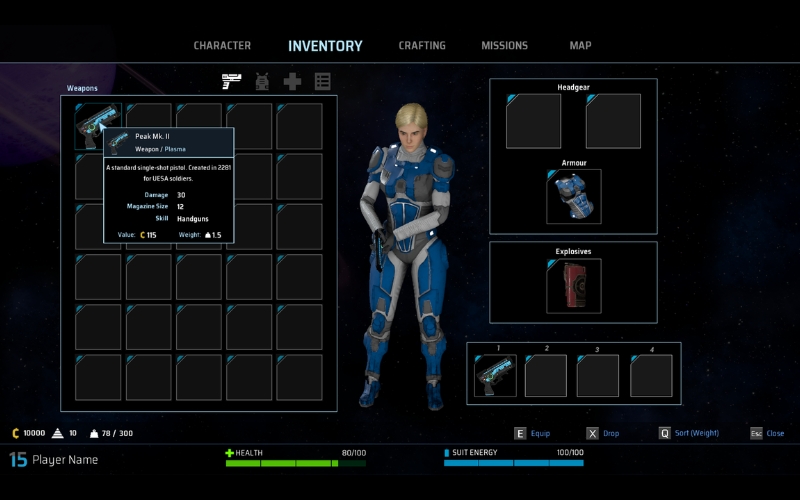The image size is (800, 500).
Task: Choose the pistol weapons category icon
Action: 232,82
